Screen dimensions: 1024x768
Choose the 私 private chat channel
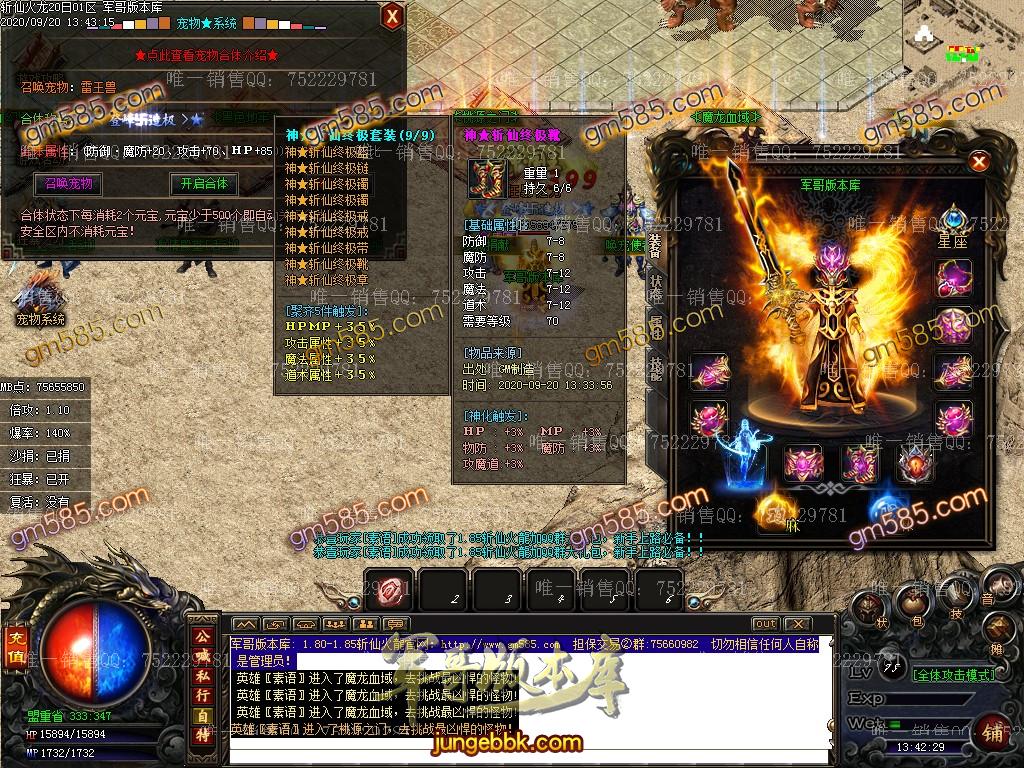click(x=203, y=675)
